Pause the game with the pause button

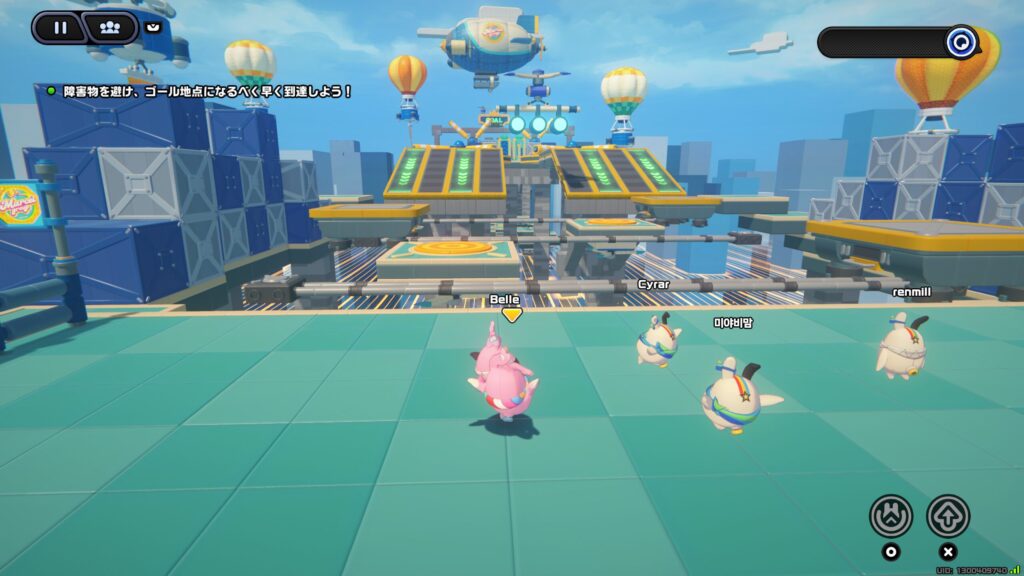[59, 27]
